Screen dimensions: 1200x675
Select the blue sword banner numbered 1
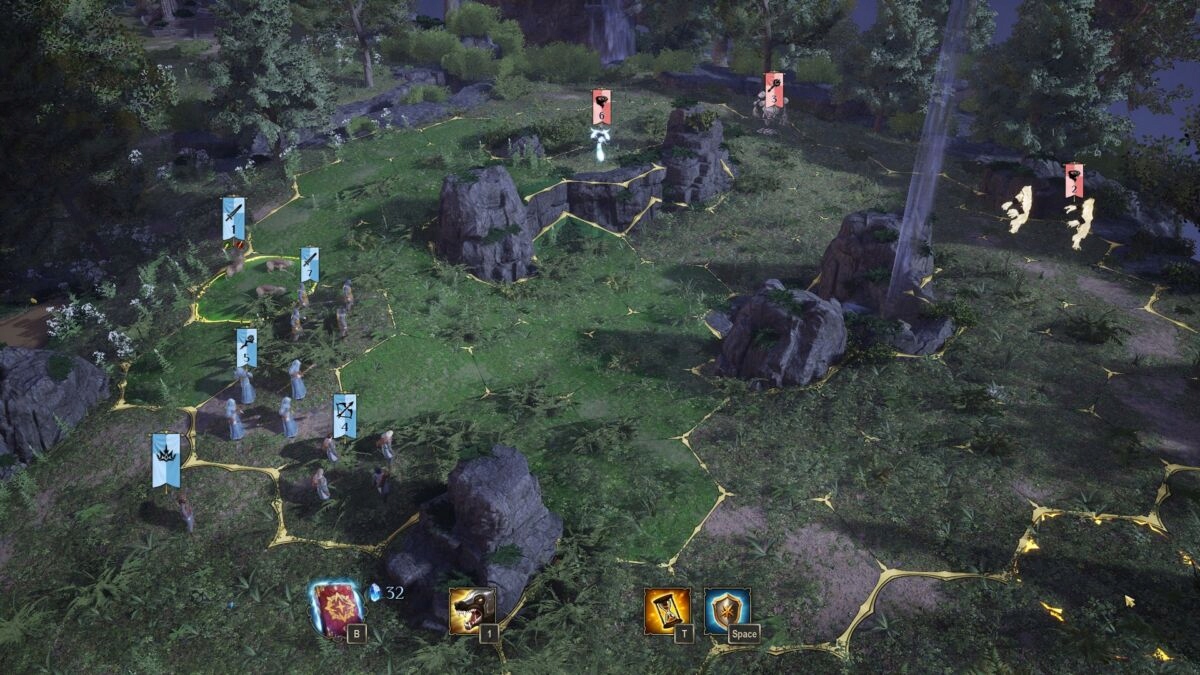233,219
